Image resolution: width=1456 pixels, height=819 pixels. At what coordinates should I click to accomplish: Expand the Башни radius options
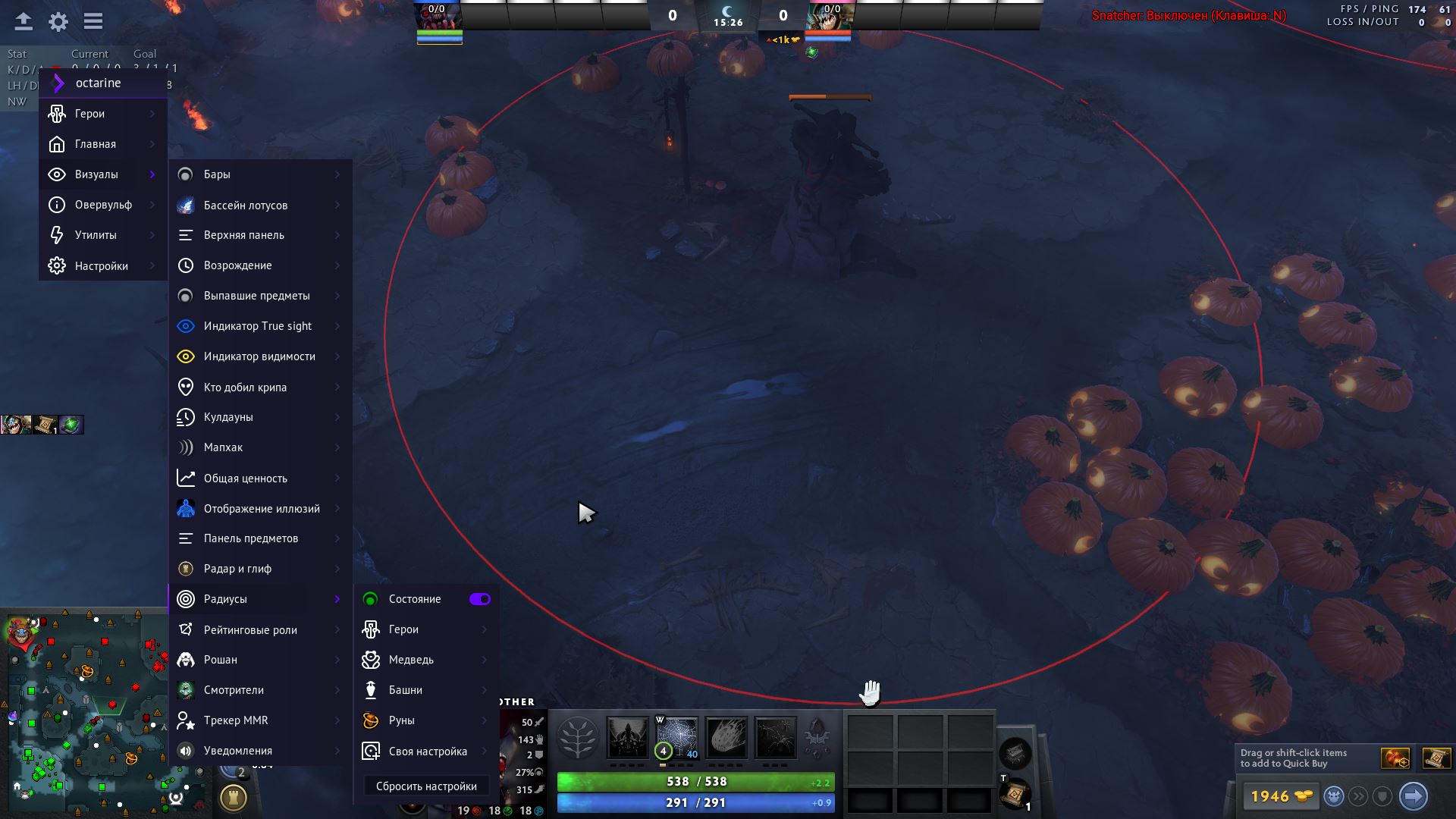point(404,689)
